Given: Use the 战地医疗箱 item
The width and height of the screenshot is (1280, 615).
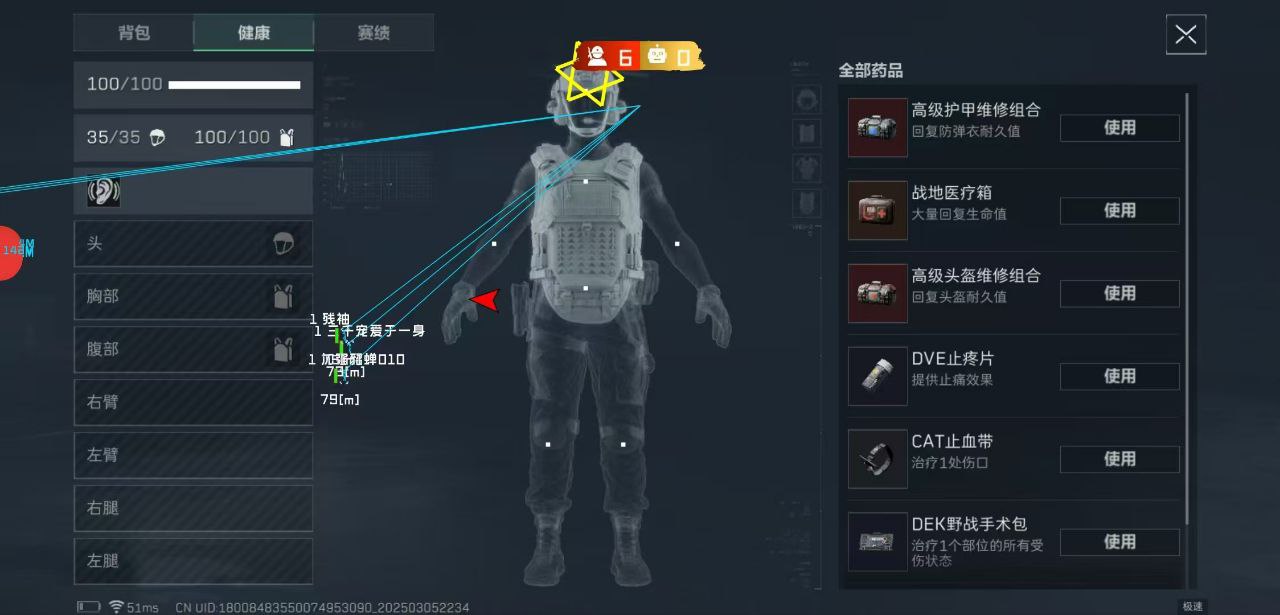Looking at the screenshot, I should (x=1119, y=211).
